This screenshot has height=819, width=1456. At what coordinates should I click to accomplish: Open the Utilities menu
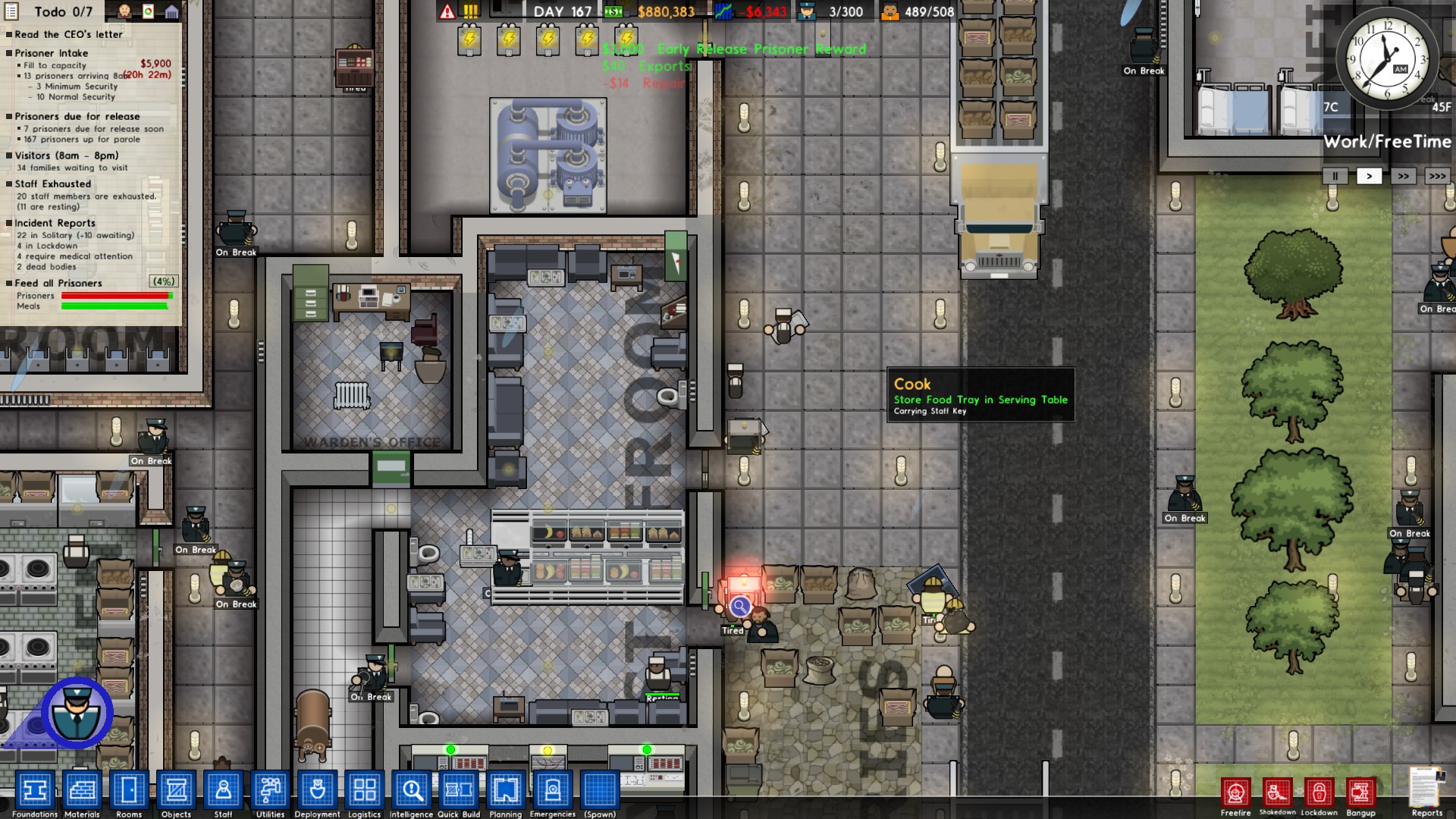[270, 791]
